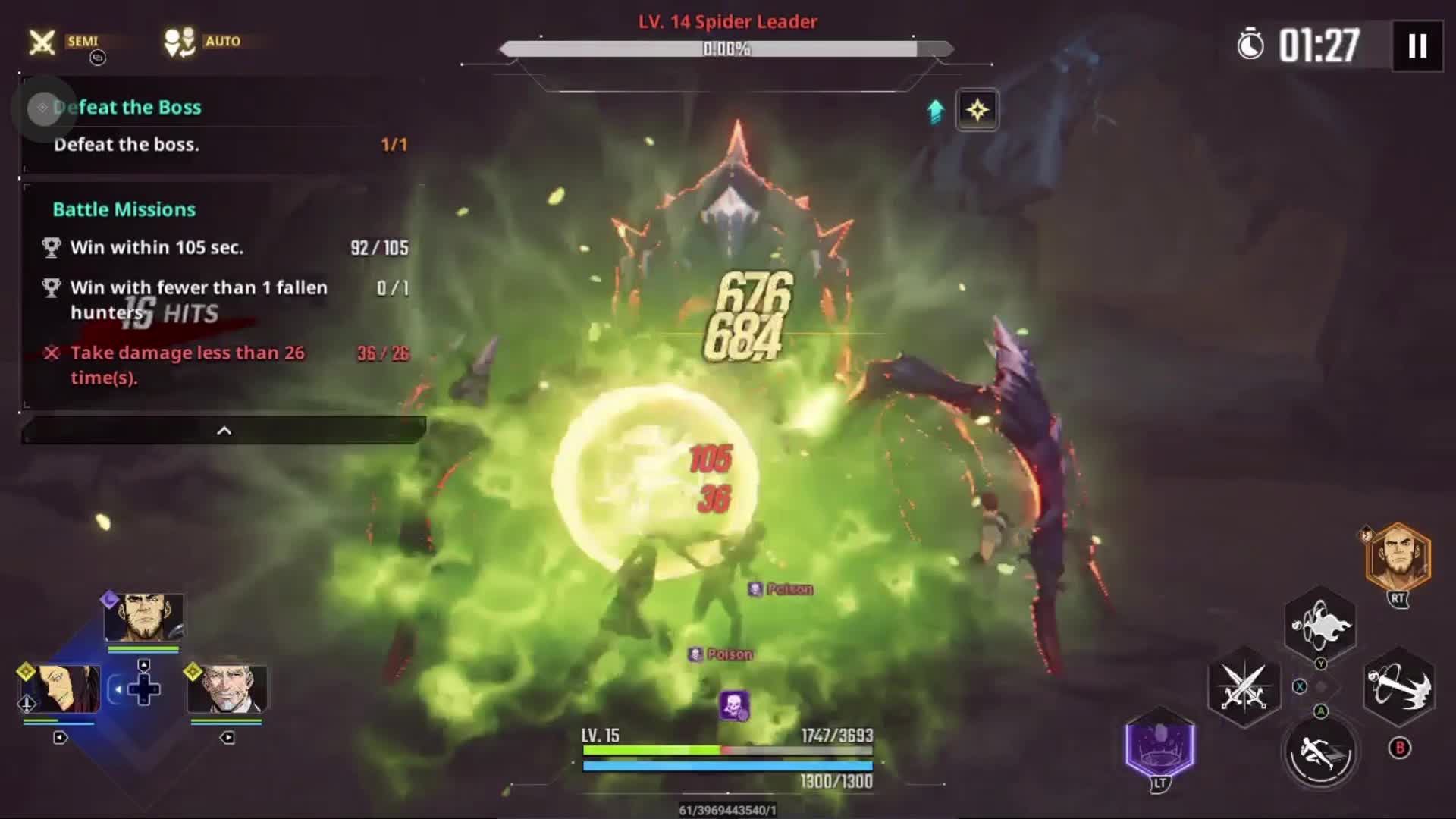Select the old man hunter portrait

tap(227, 688)
